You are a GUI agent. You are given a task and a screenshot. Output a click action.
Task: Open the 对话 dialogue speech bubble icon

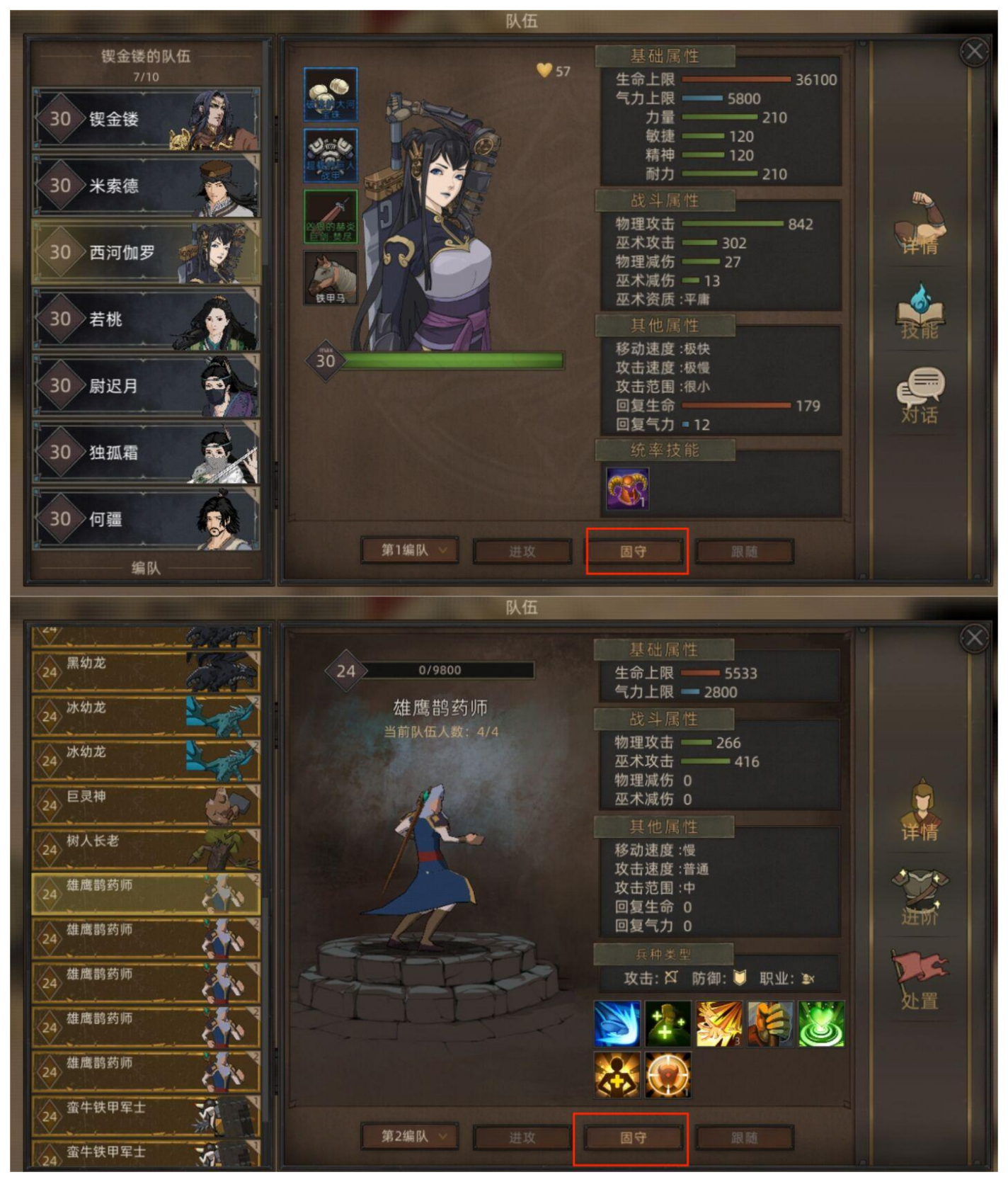pyautogui.click(x=920, y=400)
